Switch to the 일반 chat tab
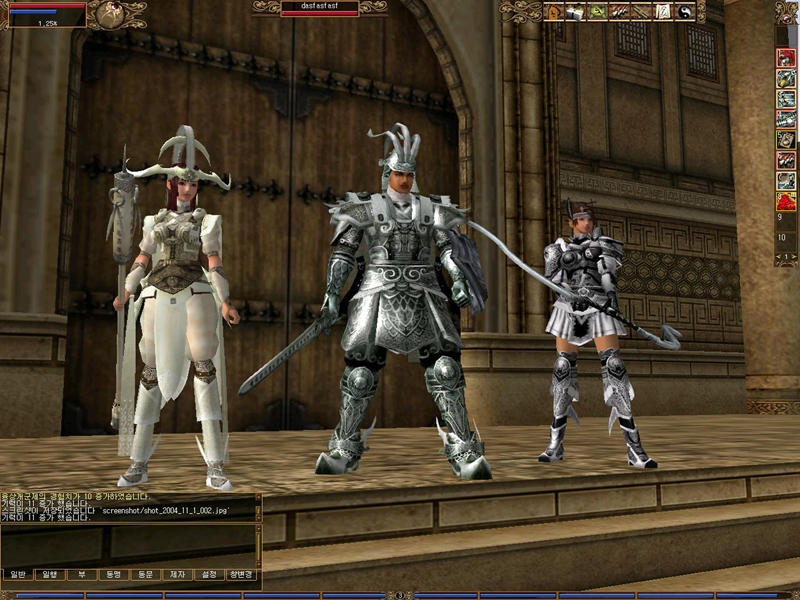The image size is (800, 600). (16, 575)
